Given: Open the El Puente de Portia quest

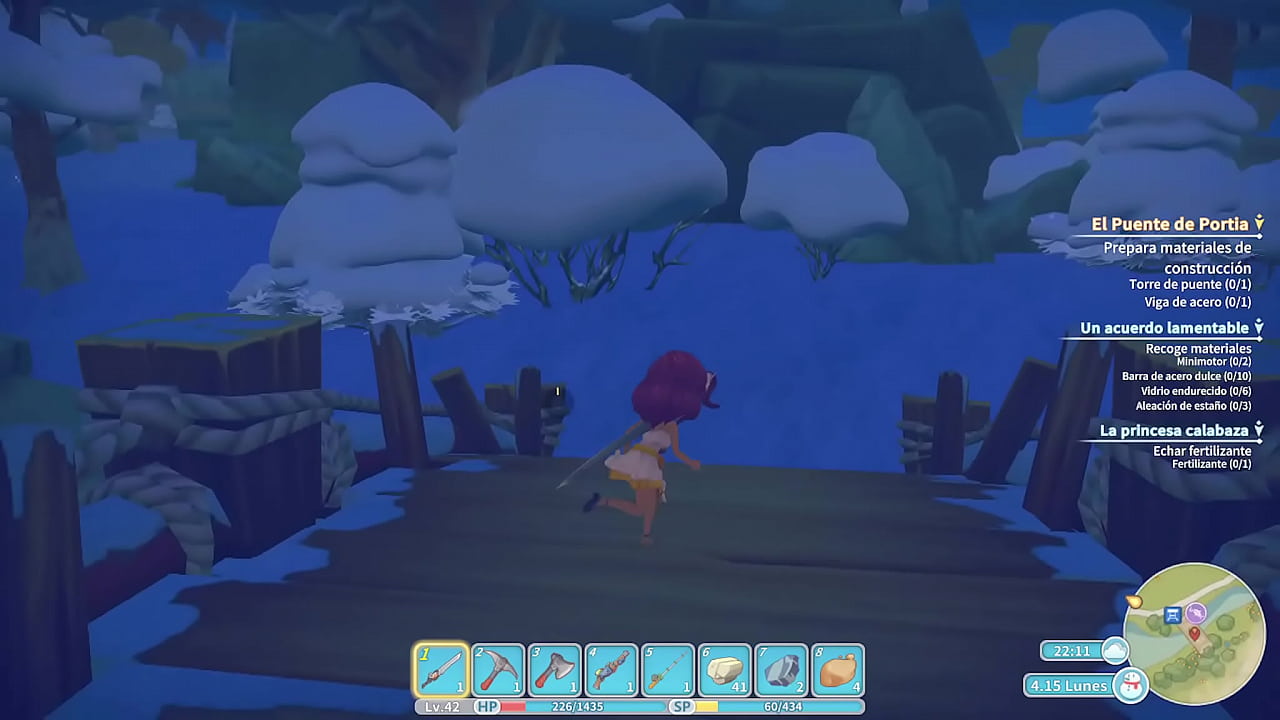Looking at the screenshot, I should [x=1169, y=224].
